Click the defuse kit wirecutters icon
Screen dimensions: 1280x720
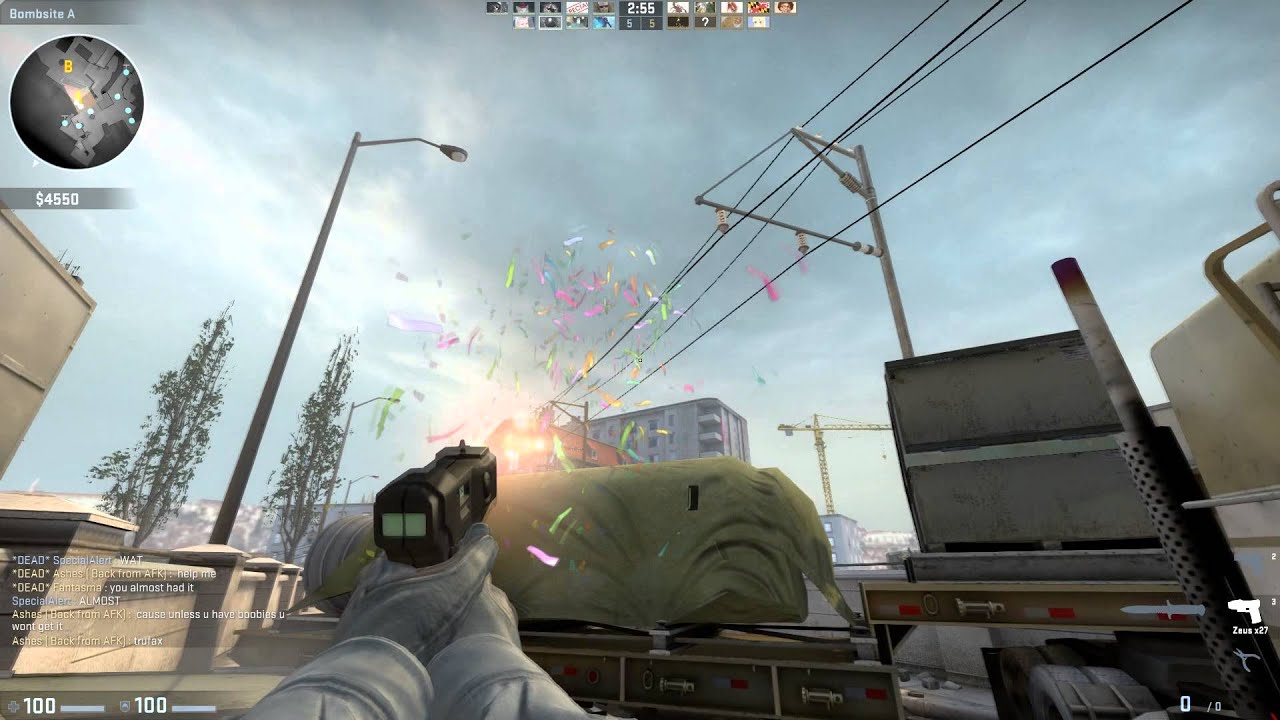1245,660
